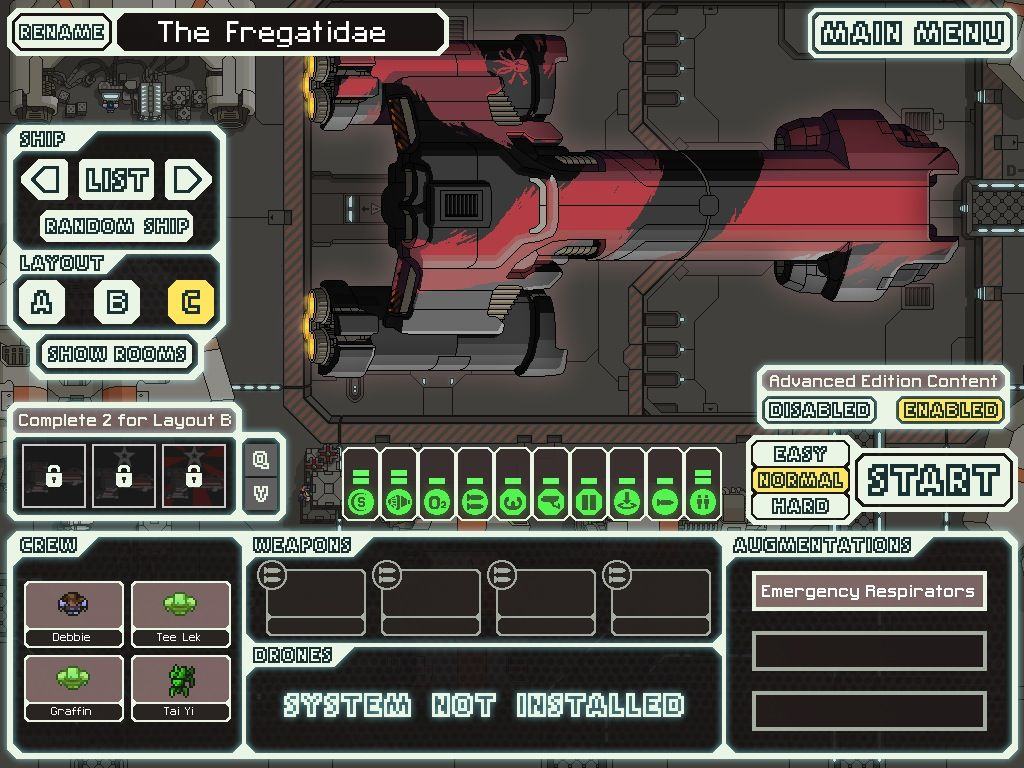Image resolution: width=1024 pixels, height=768 pixels.
Task: Click the ship name field The Fregatidae
Action: [x=280, y=32]
